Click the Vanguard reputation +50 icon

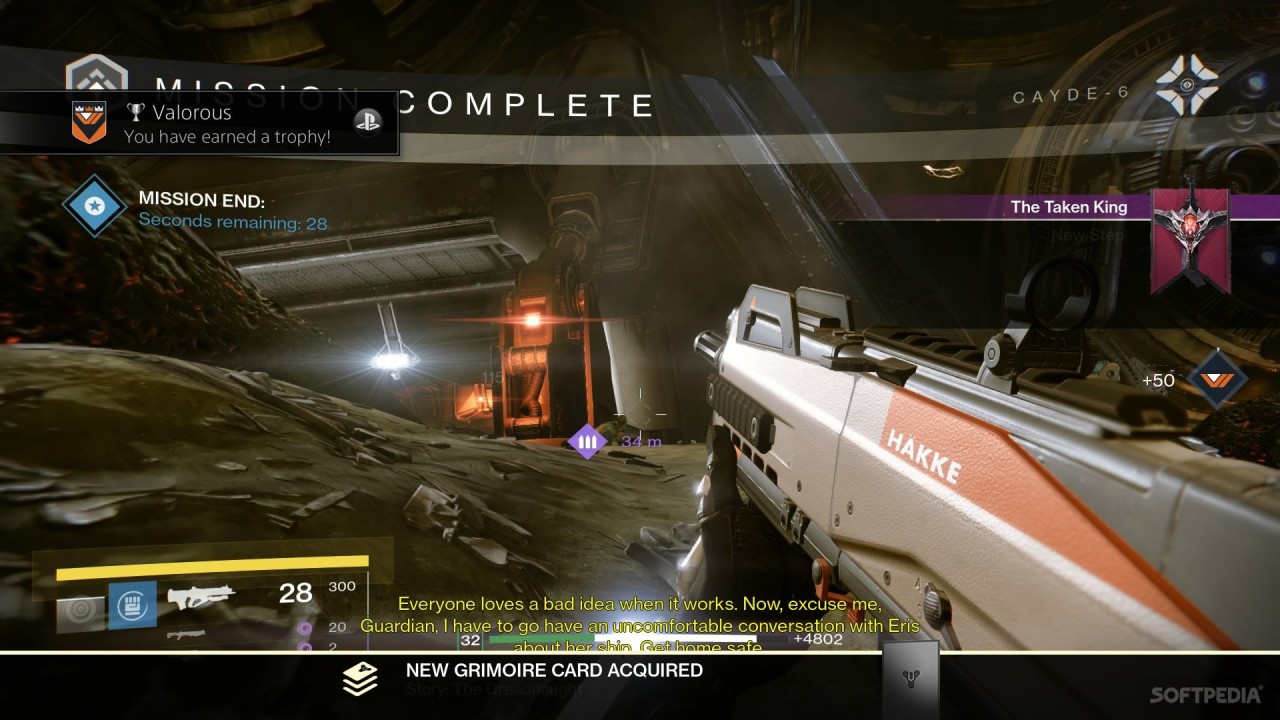coord(1217,380)
